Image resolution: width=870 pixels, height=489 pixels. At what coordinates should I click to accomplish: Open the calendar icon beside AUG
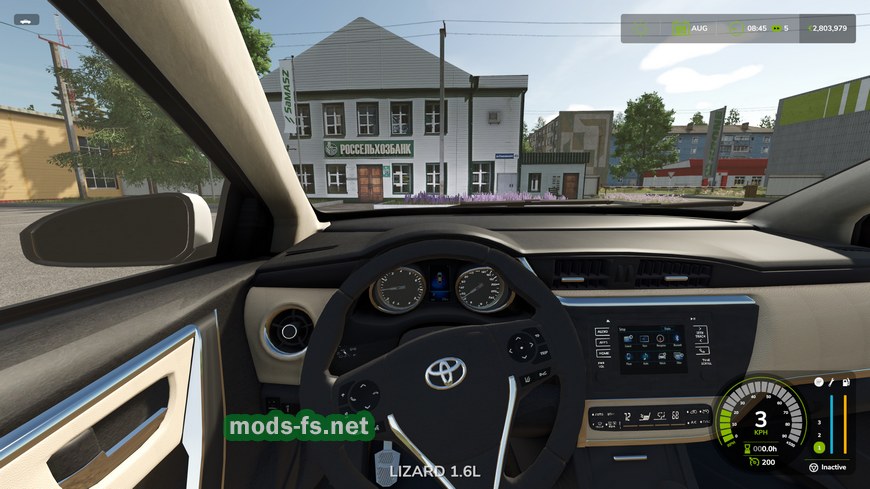pos(682,28)
